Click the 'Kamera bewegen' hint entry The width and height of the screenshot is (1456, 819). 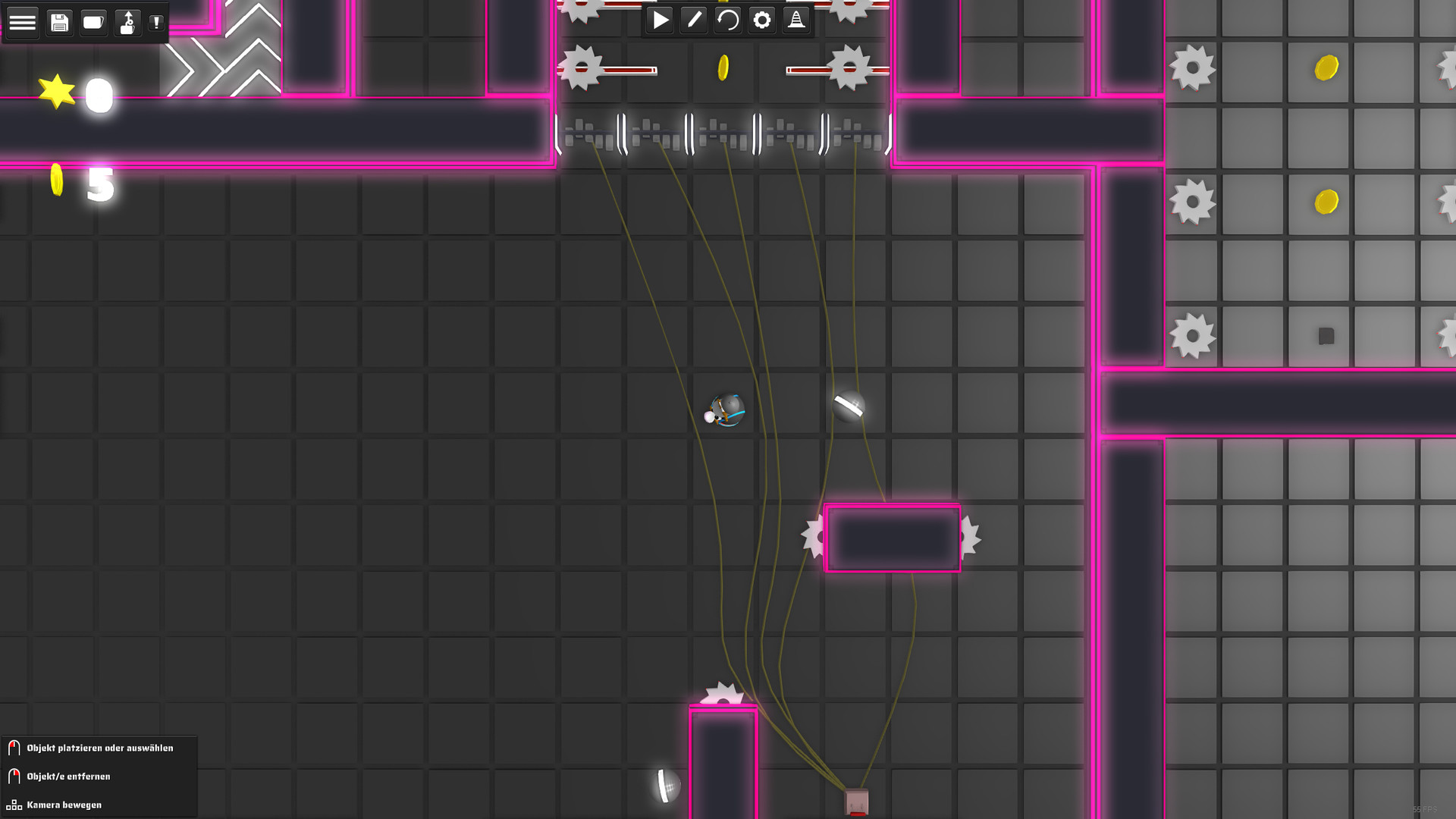click(x=64, y=805)
